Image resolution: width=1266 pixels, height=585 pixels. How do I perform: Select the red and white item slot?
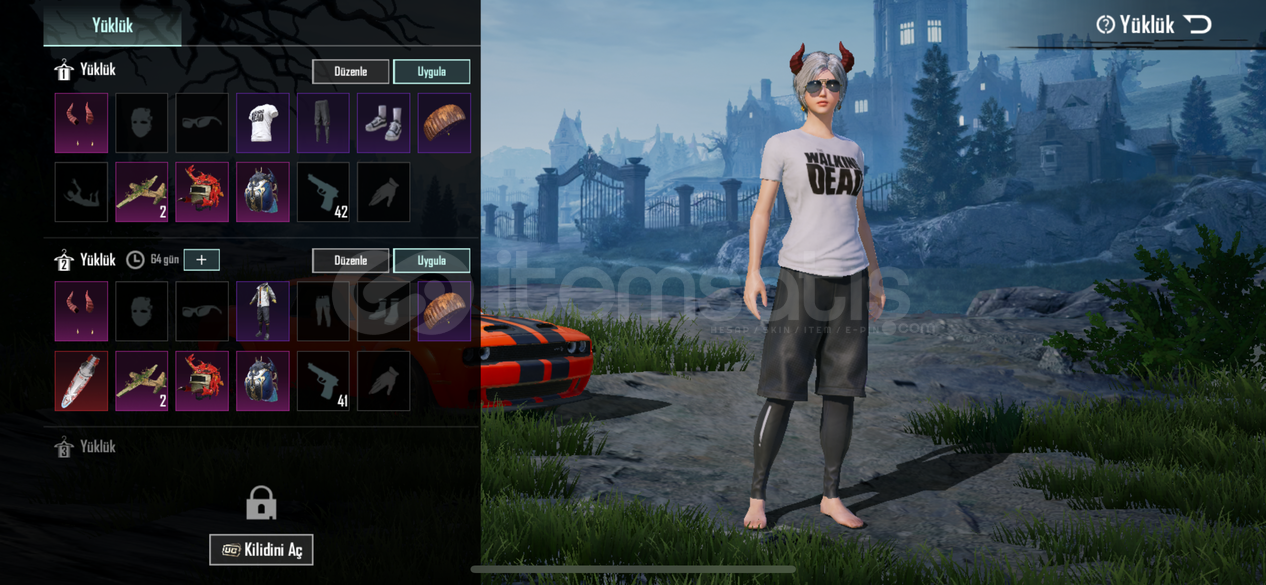click(x=81, y=381)
